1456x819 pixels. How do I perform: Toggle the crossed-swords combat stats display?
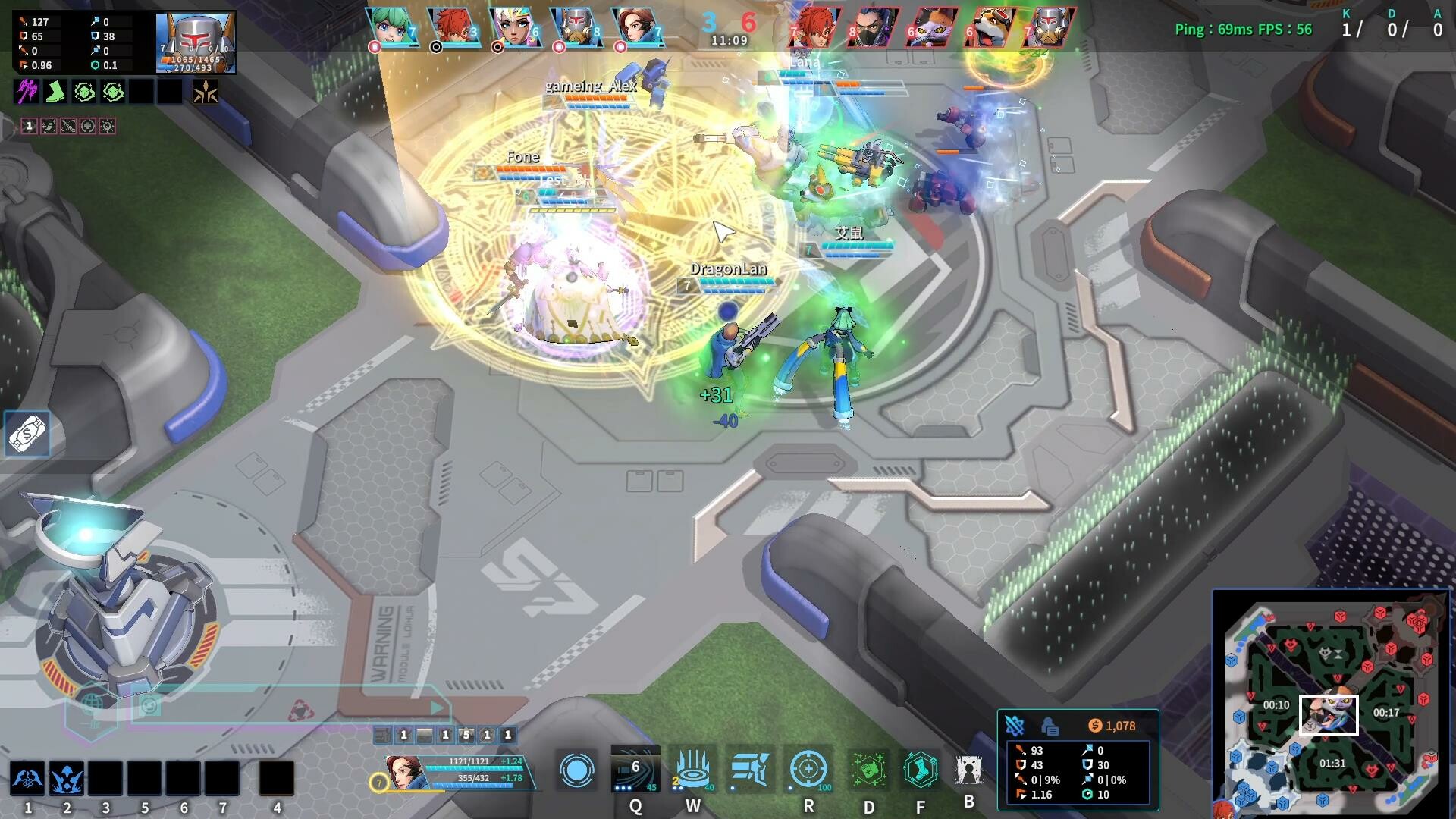point(1016,725)
